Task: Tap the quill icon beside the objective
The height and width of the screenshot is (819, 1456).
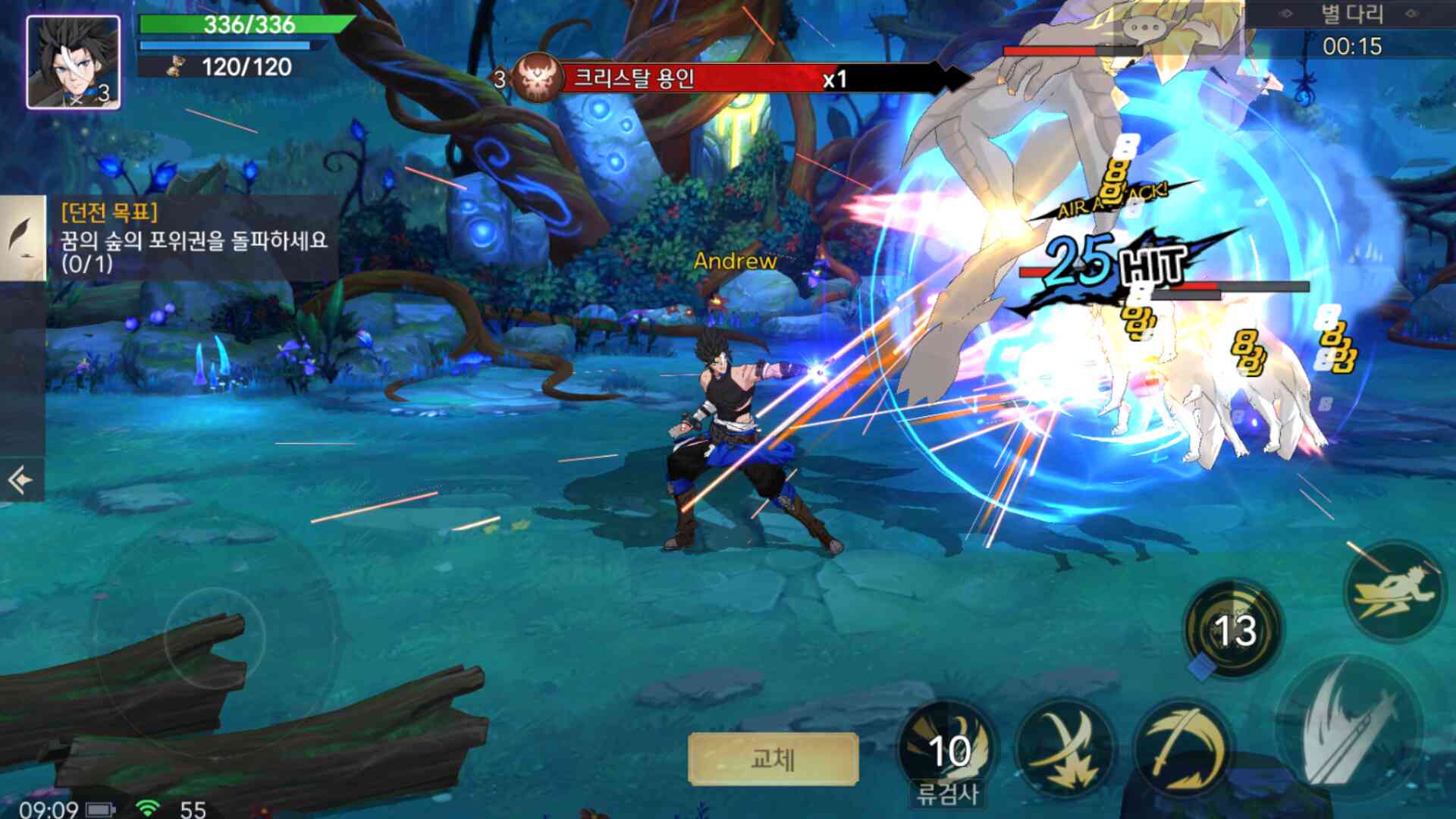Action: tap(23, 237)
